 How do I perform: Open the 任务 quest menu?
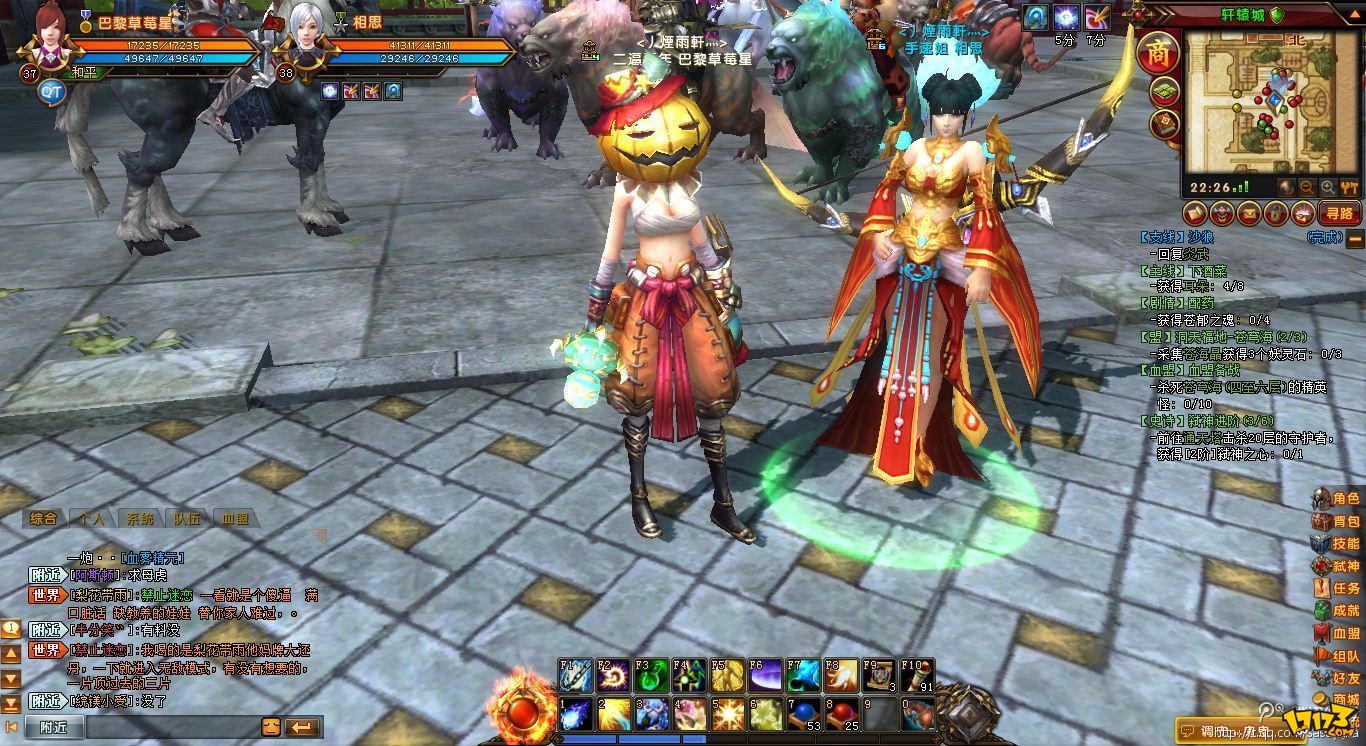[1336, 588]
